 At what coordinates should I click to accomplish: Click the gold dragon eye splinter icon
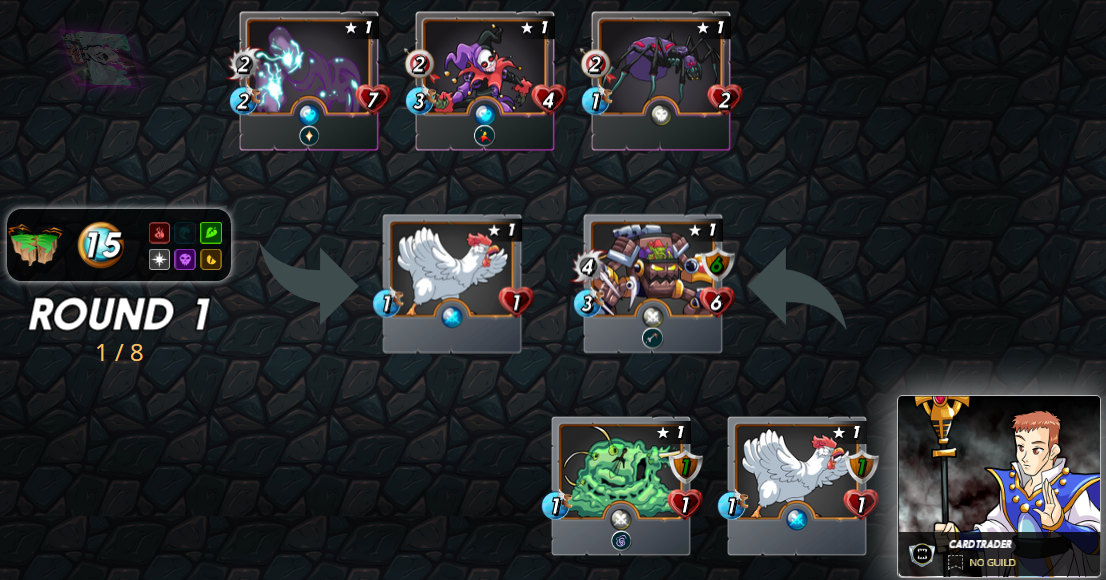(210, 259)
